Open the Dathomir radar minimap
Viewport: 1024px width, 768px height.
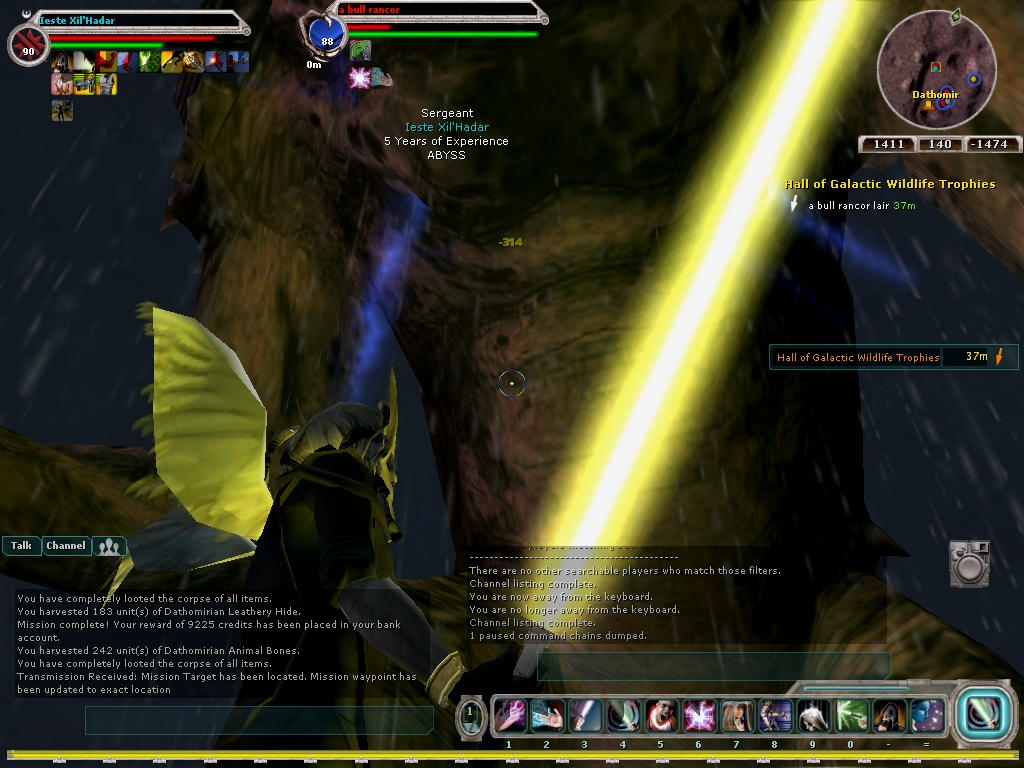point(936,70)
